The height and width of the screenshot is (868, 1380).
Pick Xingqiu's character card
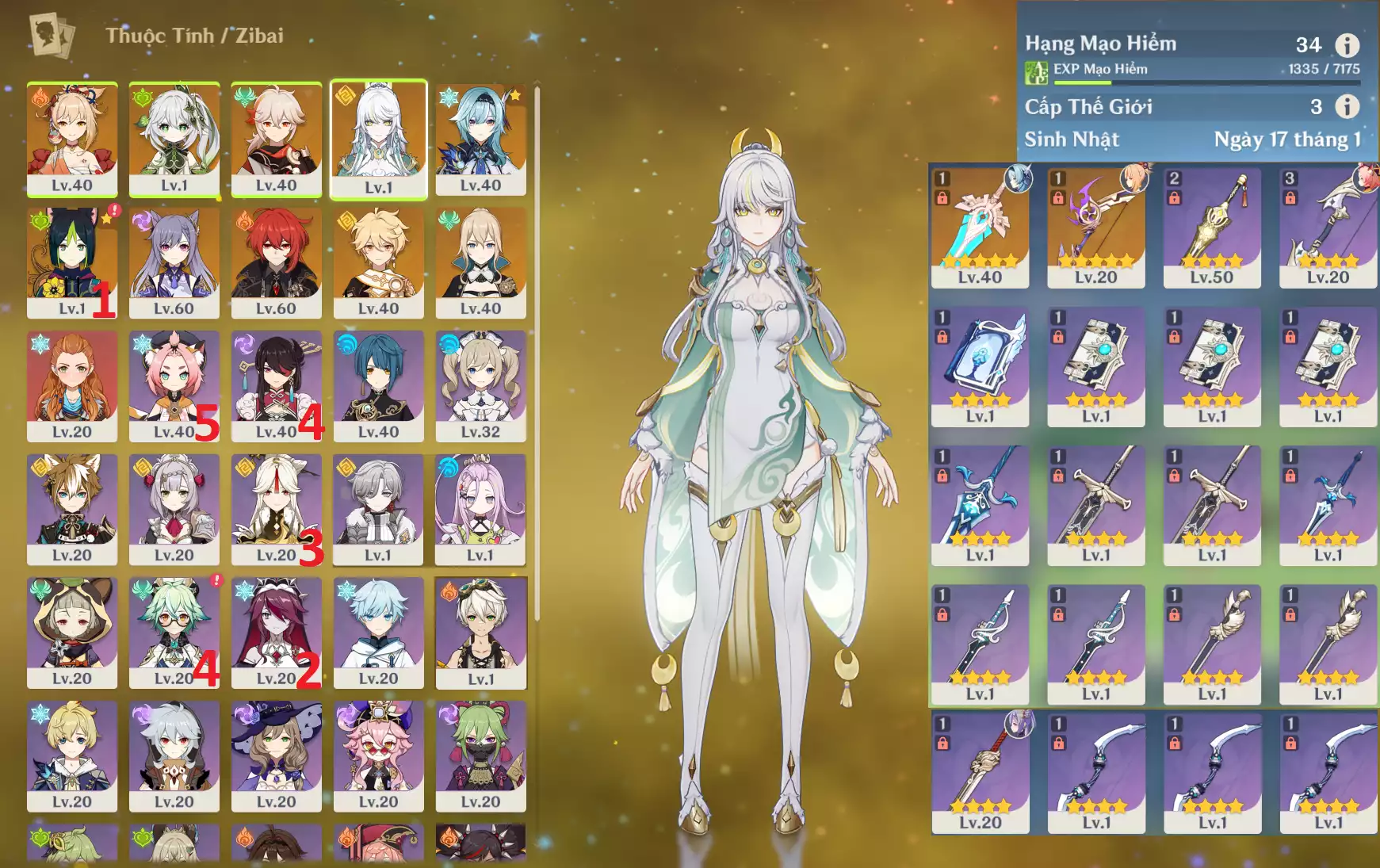(x=378, y=386)
